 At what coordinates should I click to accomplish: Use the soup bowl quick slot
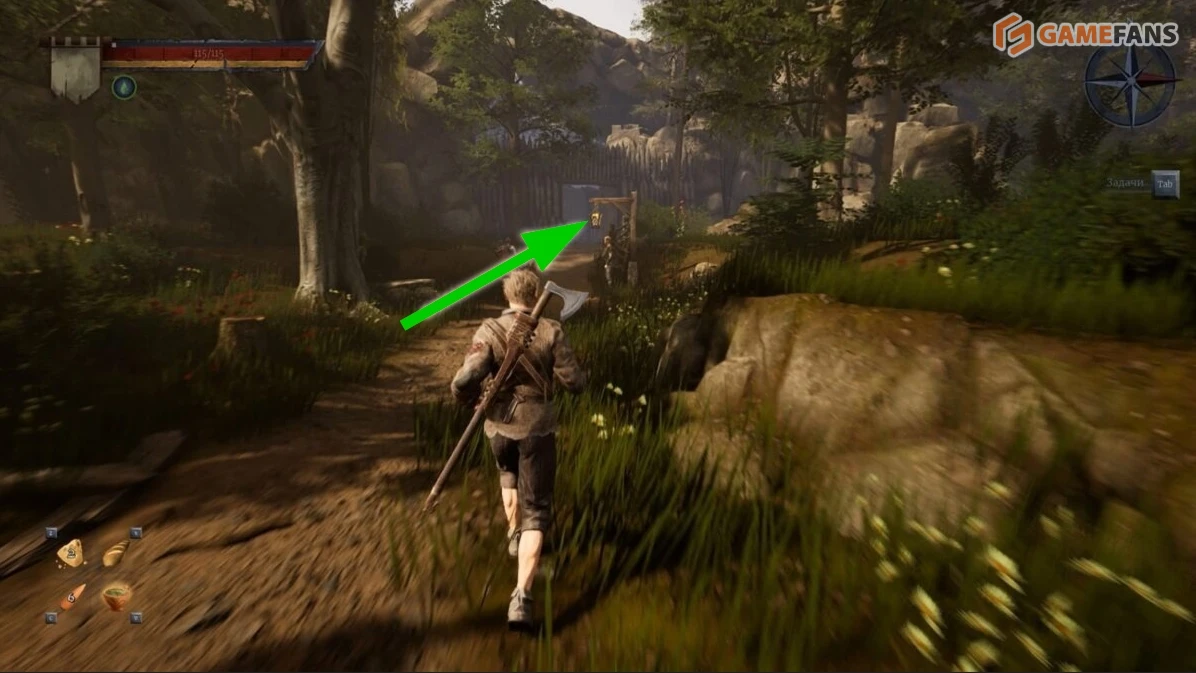[x=116, y=597]
